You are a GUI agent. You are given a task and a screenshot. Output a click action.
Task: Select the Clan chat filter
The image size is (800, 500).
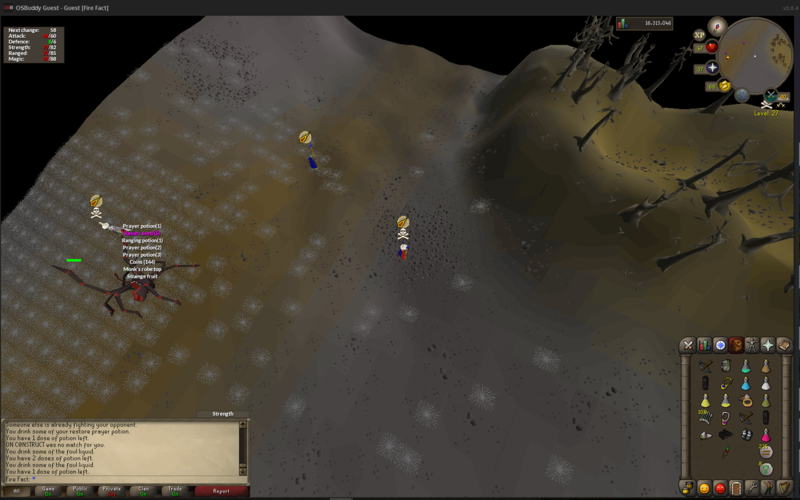click(143, 491)
